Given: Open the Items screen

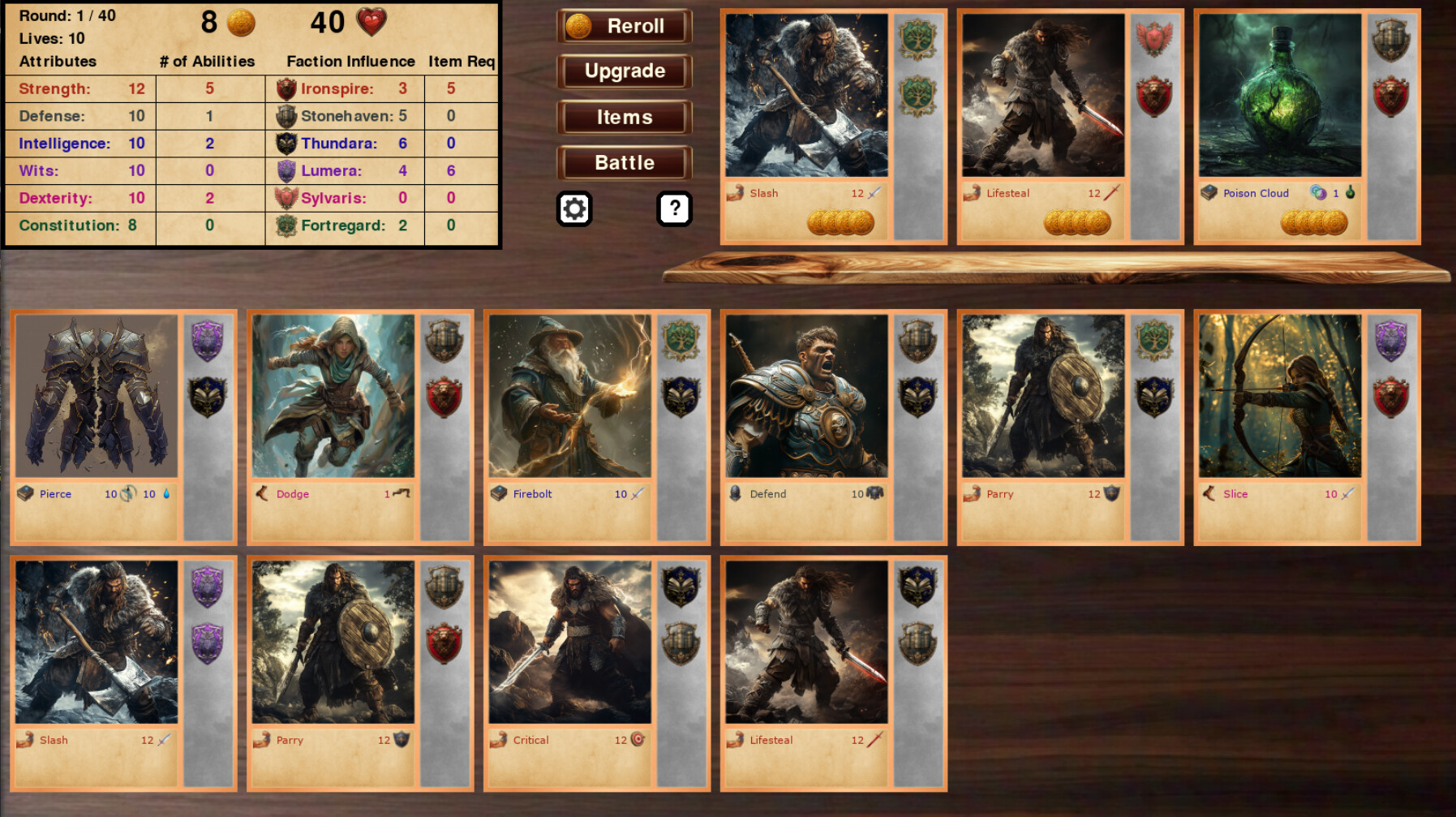Looking at the screenshot, I should (623, 117).
